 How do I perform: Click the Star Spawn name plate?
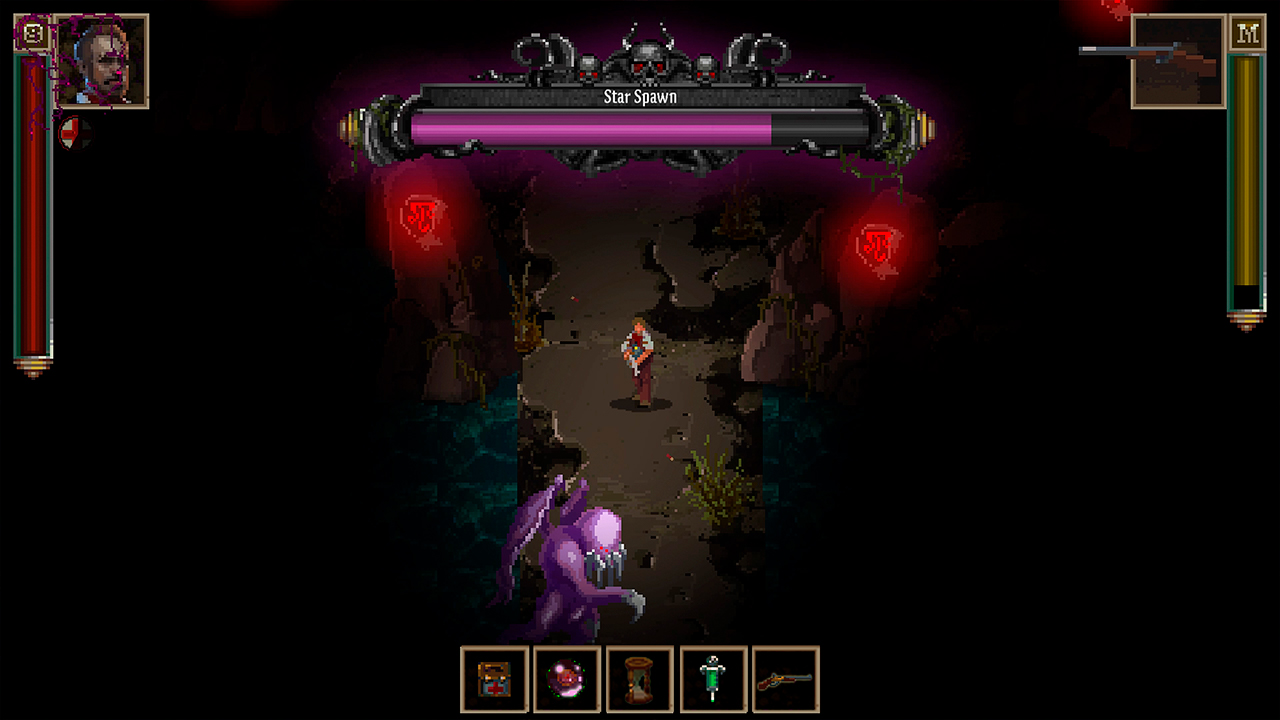point(640,97)
